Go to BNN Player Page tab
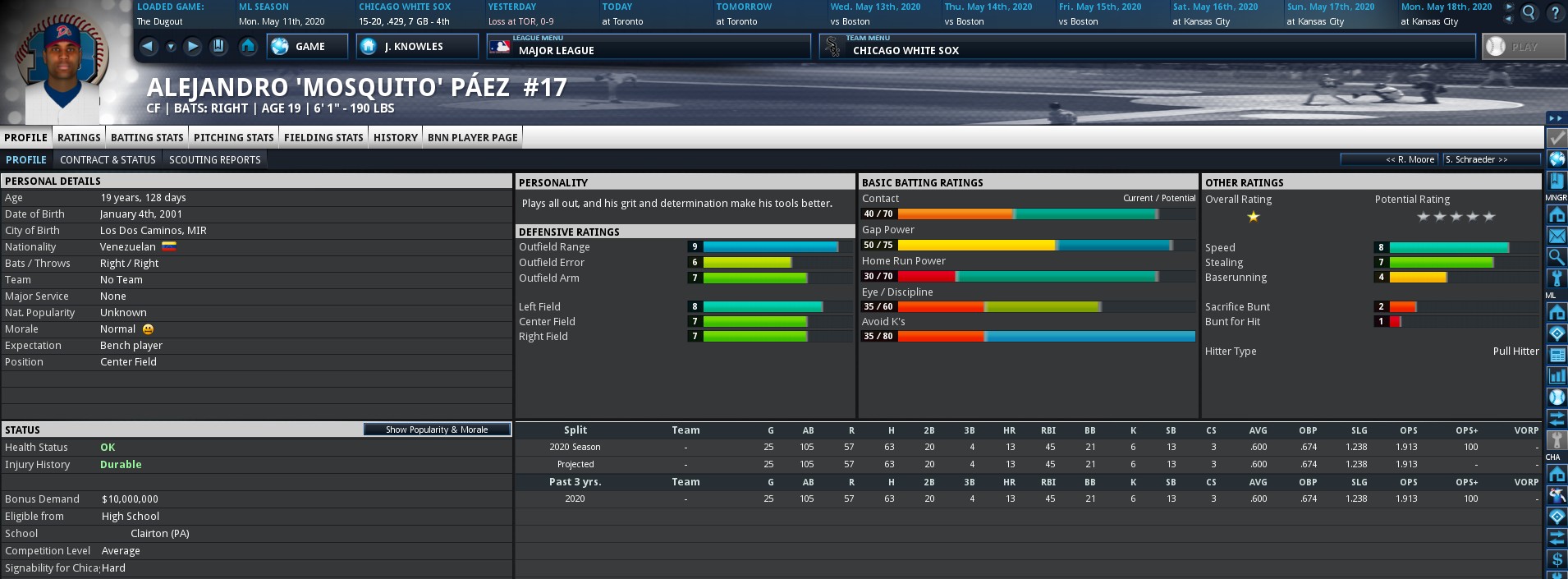The width and height of the screenshot is (1568, 579). tap(472, 137)
